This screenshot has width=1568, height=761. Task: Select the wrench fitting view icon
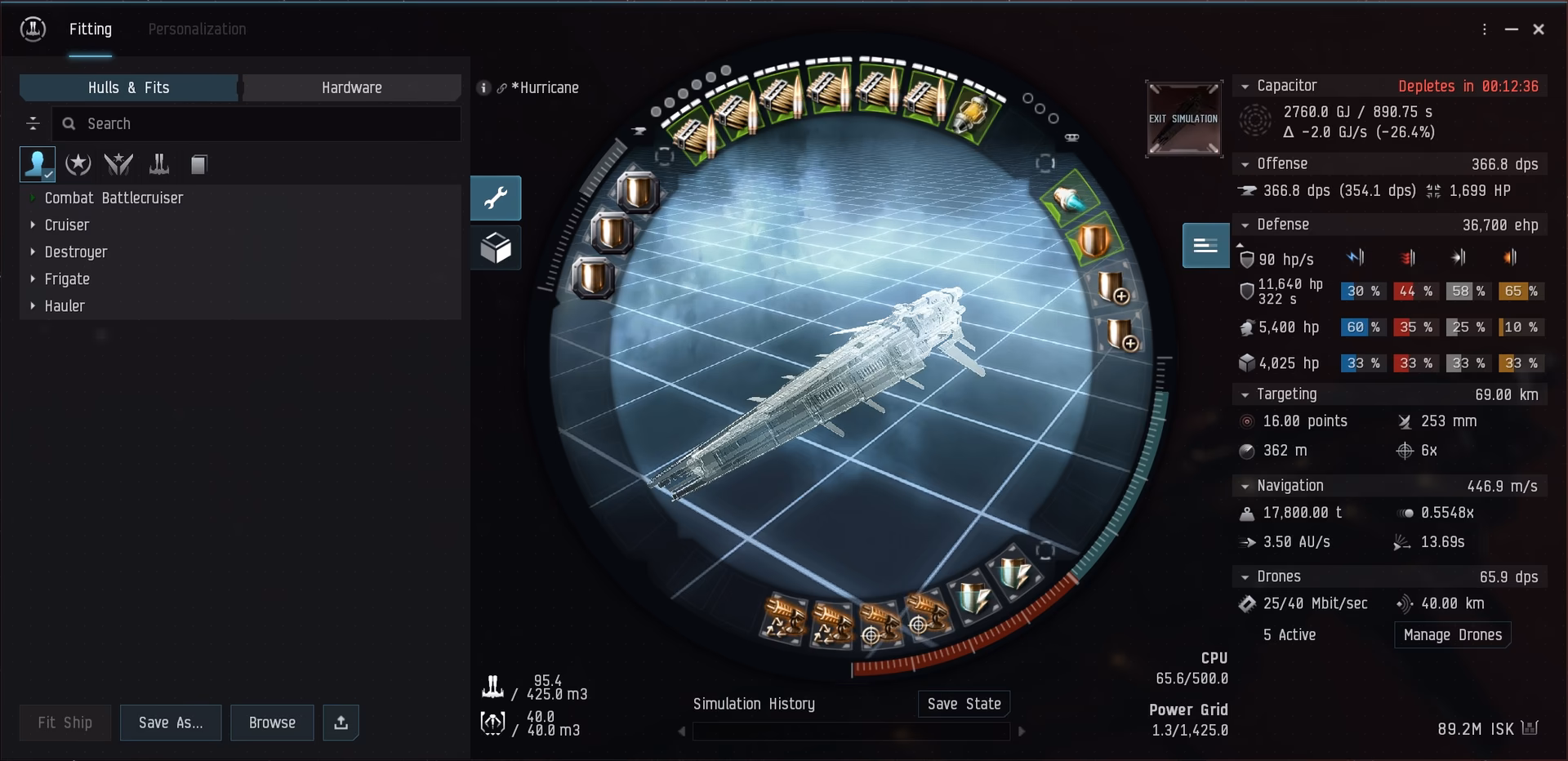pyautogui.click(x=496, y=198)
